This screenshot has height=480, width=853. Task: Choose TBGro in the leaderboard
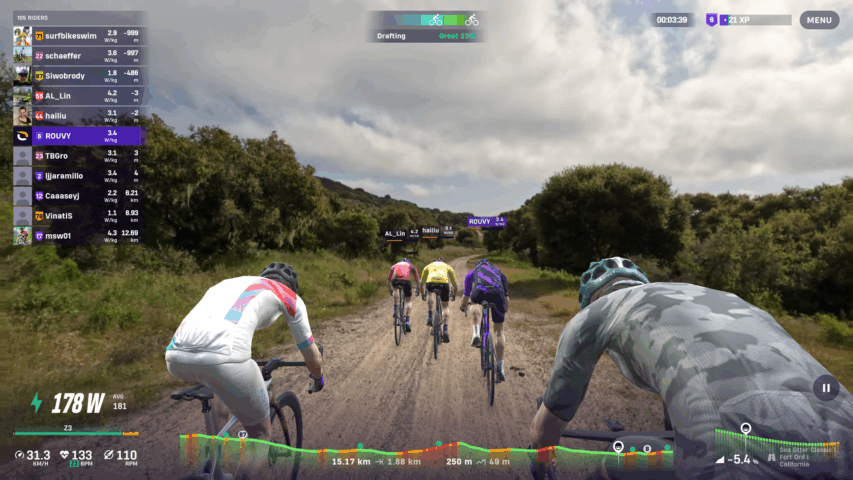[x=78, y=156]
